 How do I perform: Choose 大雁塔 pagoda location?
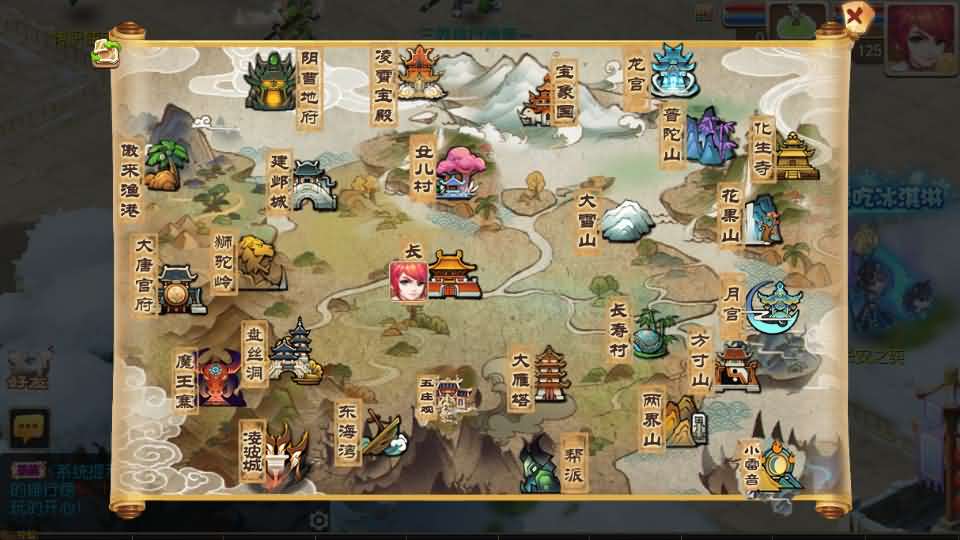coord(549,373)
